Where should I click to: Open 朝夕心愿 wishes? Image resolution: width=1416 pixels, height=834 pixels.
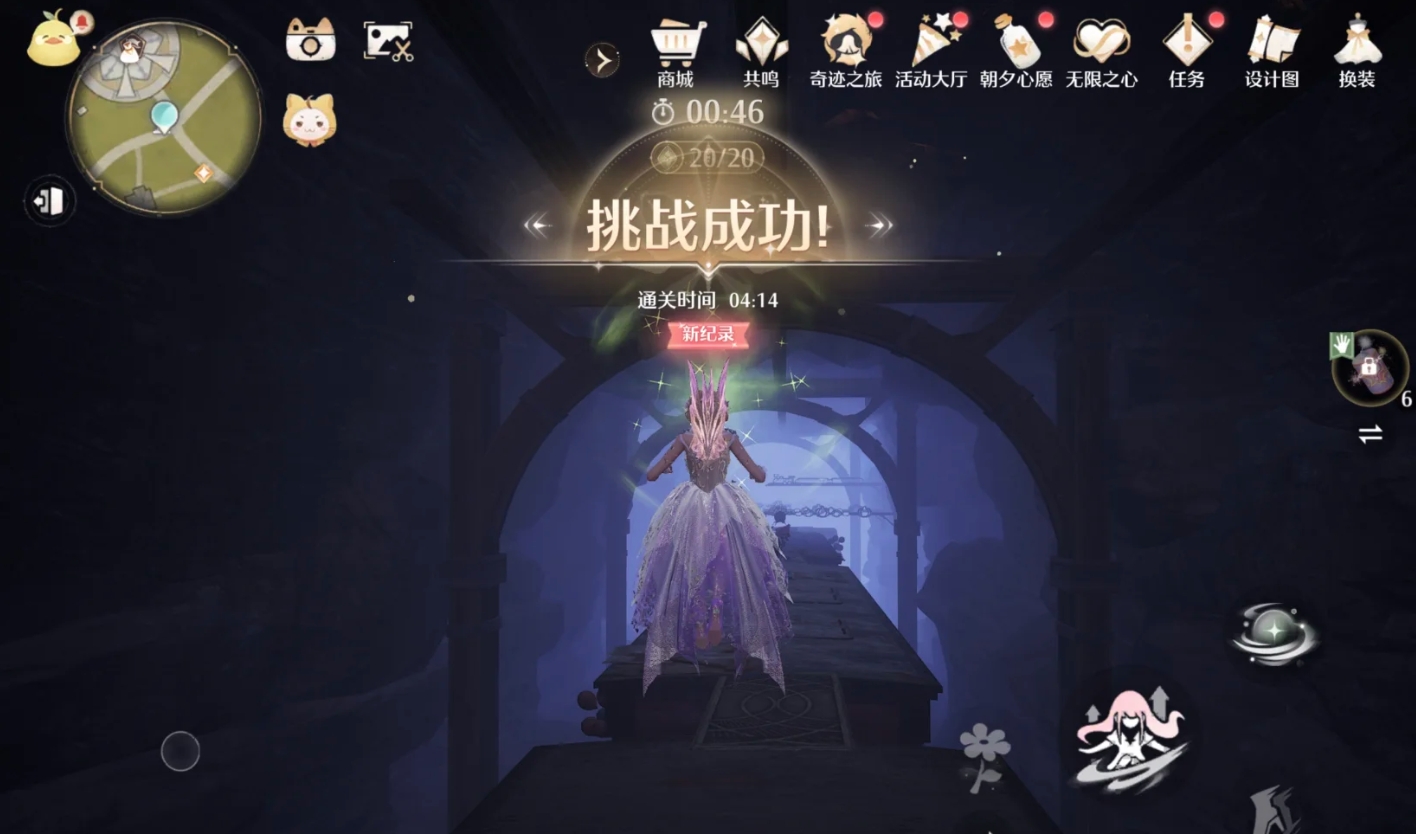pyautogui.click(x=1015, y=45)
